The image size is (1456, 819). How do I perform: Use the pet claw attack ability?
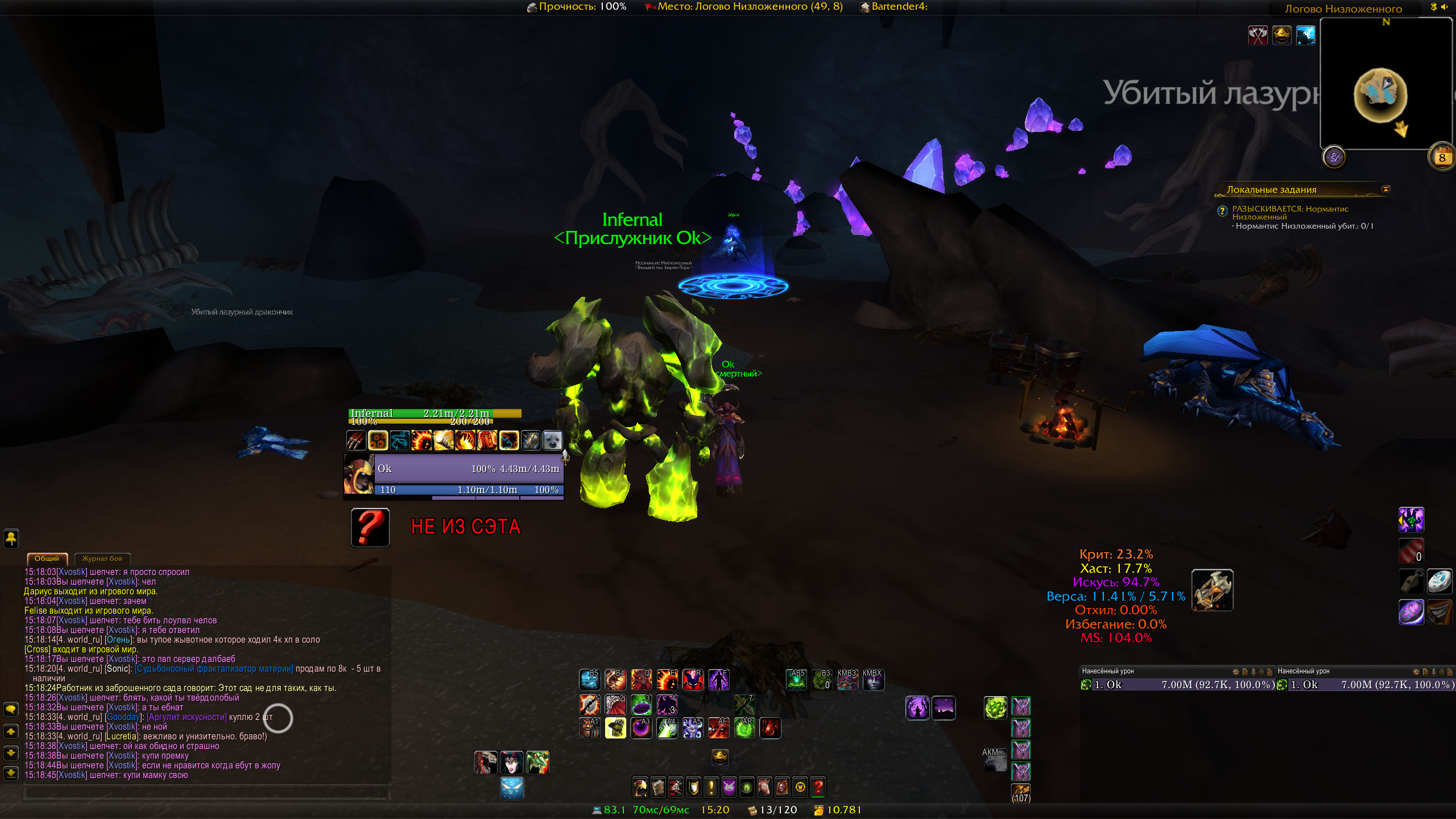(357, 440)
